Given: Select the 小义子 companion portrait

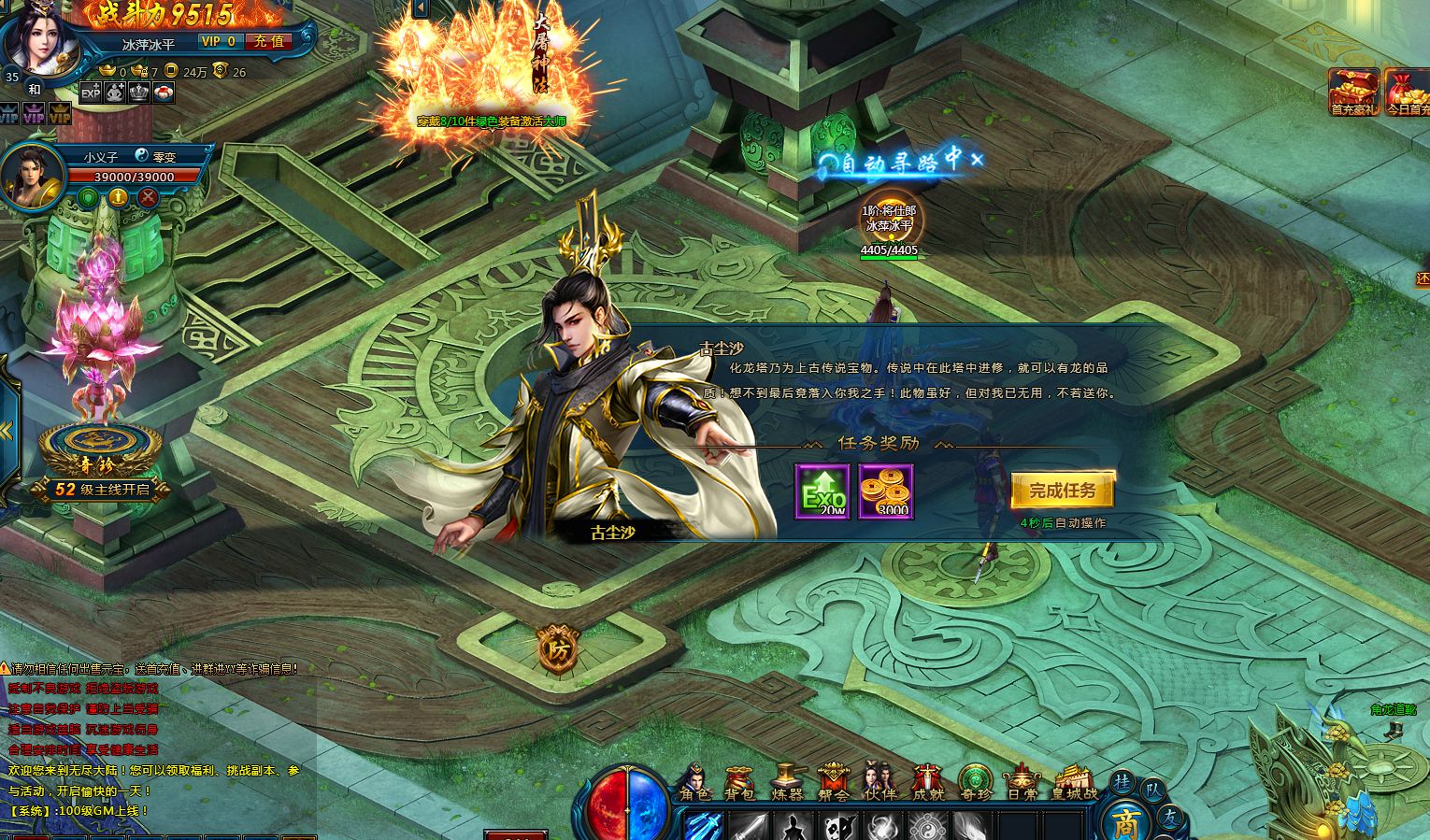Looking at the screenshot, I should pos(32,175).
